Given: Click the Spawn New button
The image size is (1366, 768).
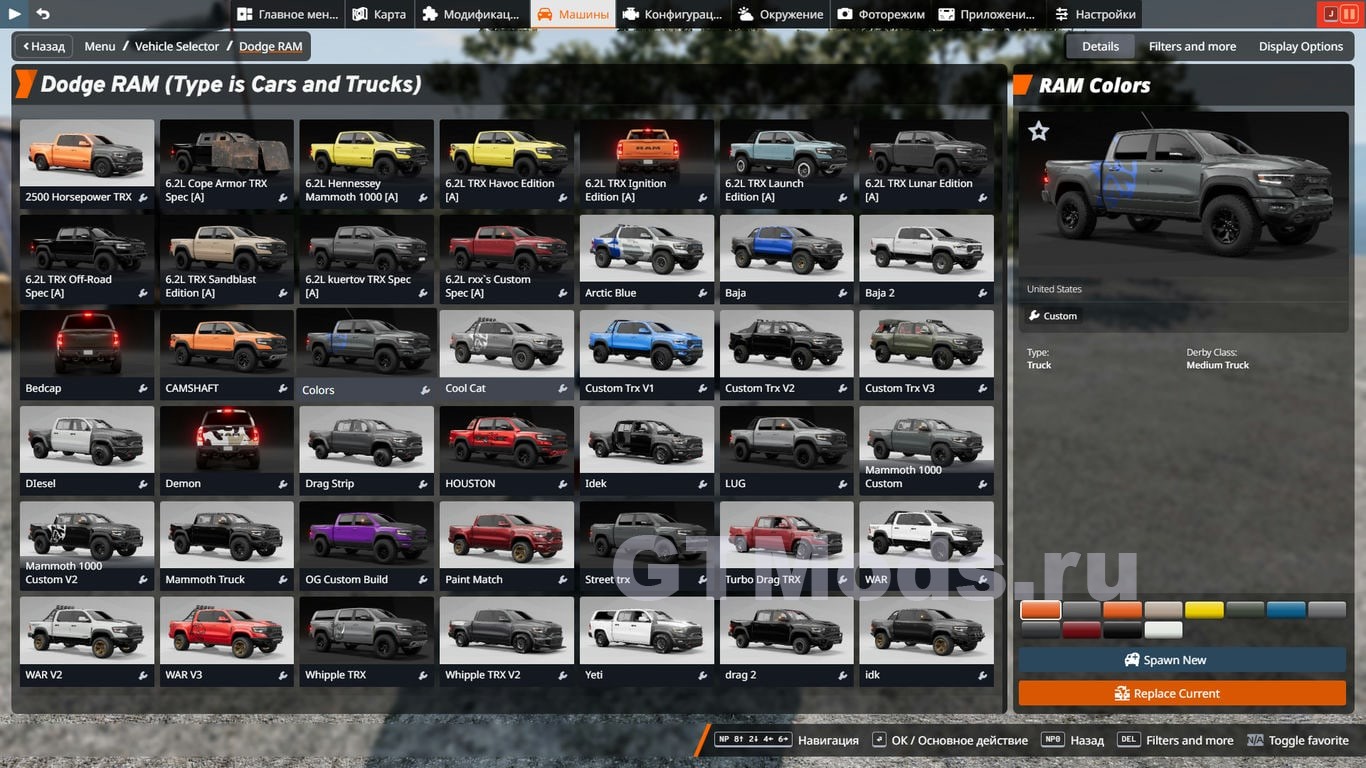Looking at the screenshot, I should [x=1182, y=660].
